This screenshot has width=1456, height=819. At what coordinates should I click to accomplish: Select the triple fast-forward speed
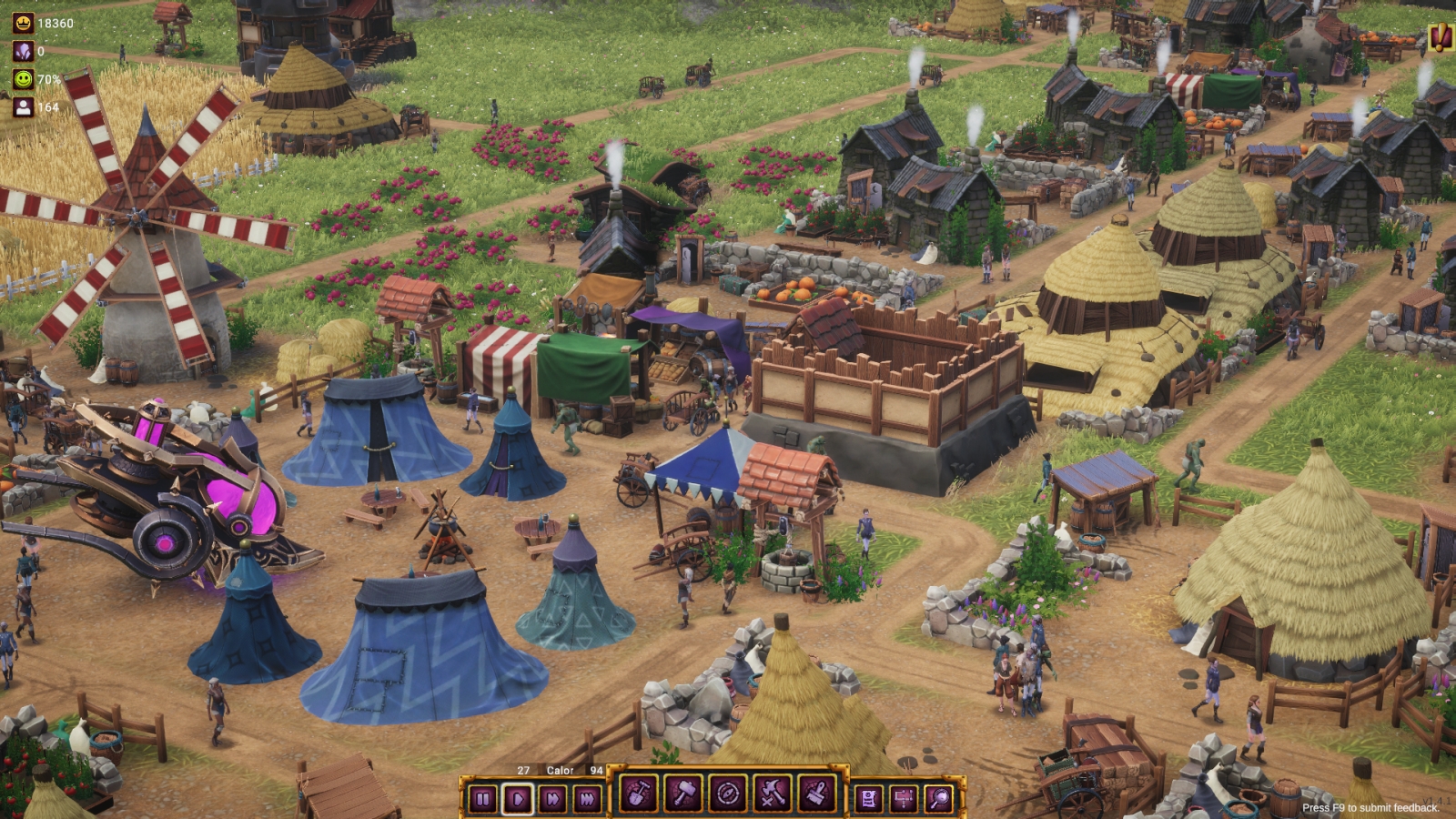[588, 799]
